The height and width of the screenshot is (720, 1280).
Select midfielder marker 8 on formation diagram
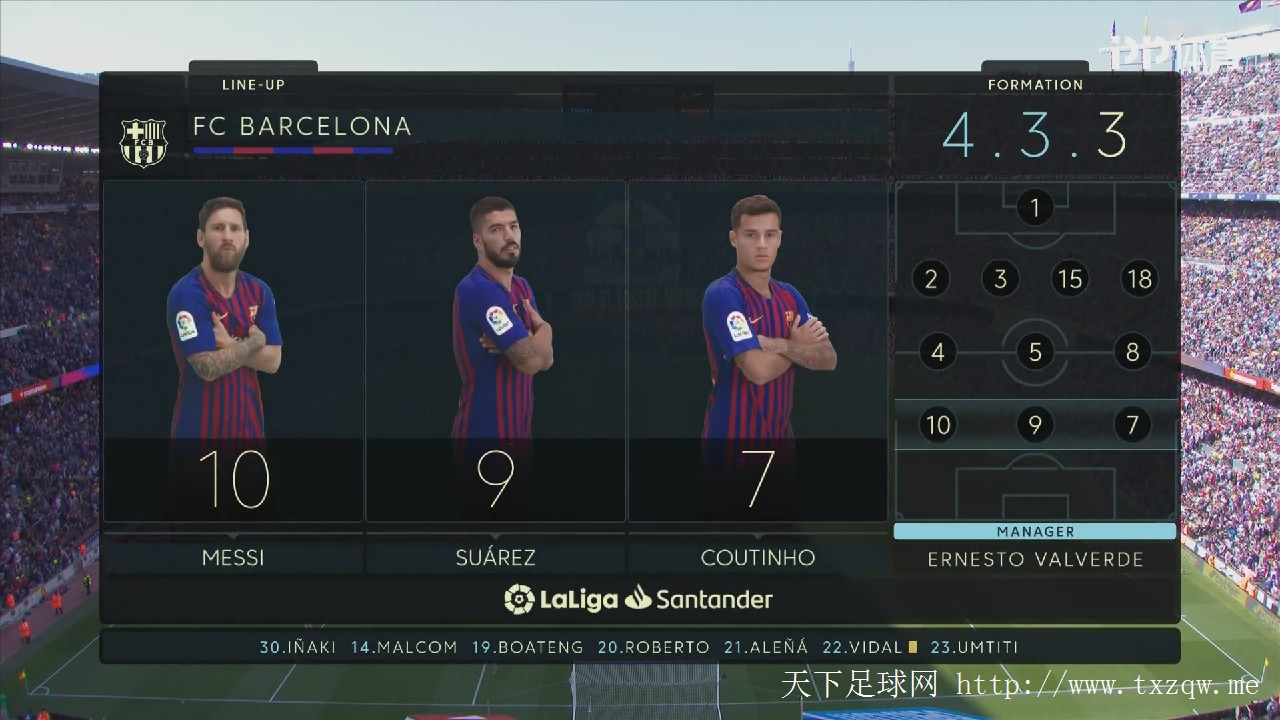point(1133,352)
